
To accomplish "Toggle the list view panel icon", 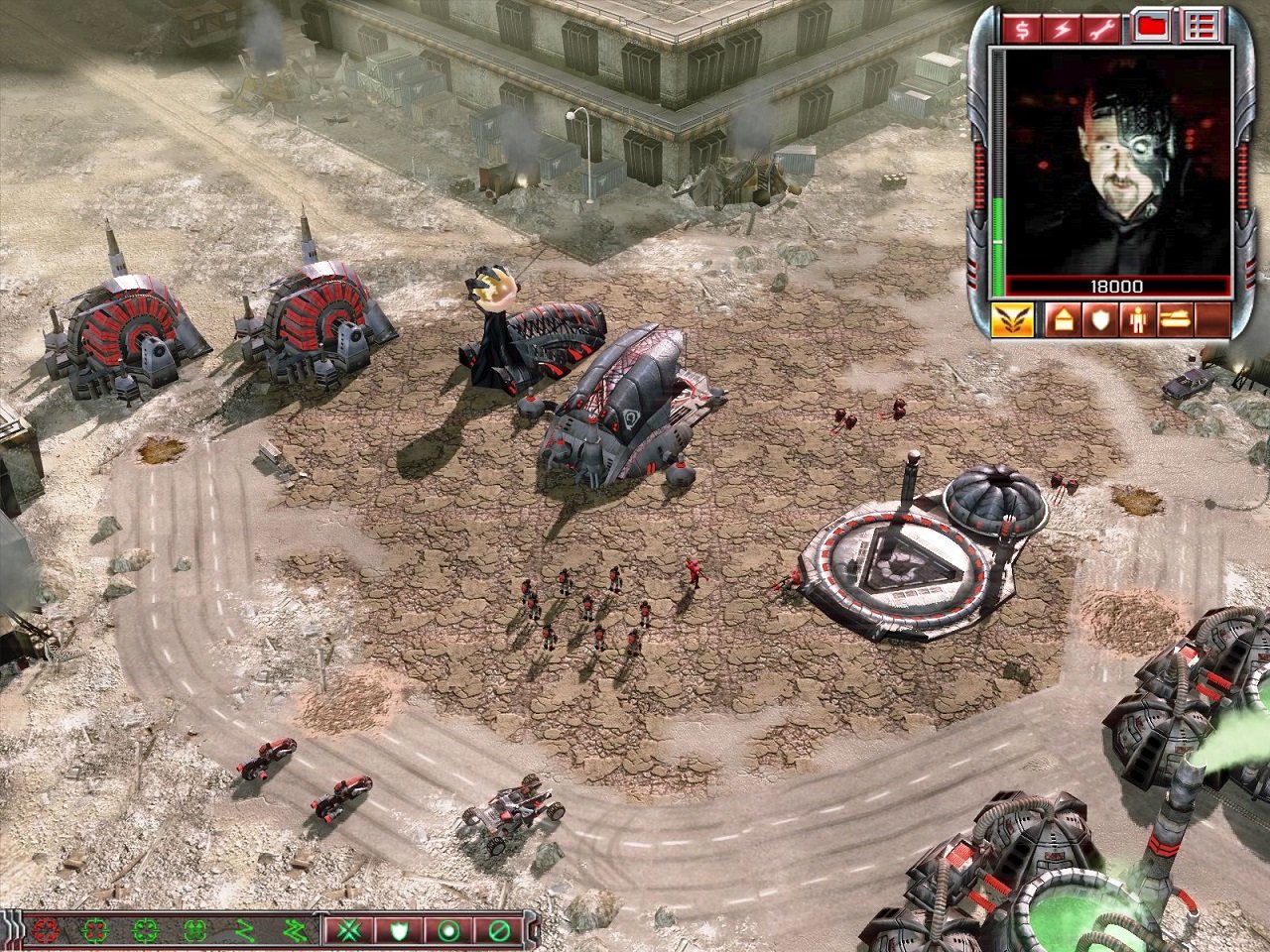I will [1200, 27].
